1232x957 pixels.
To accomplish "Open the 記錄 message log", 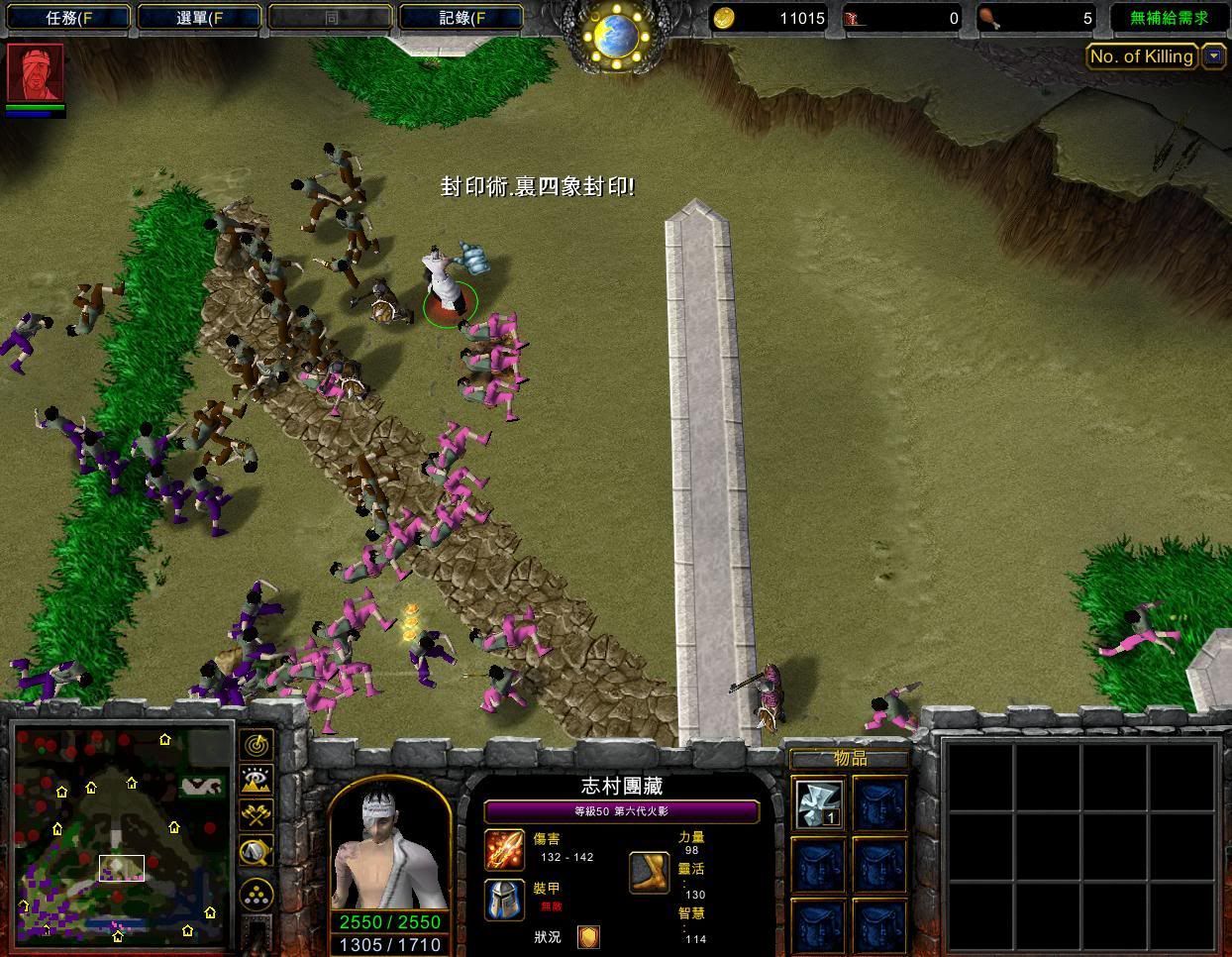I will tap(461, 17).
